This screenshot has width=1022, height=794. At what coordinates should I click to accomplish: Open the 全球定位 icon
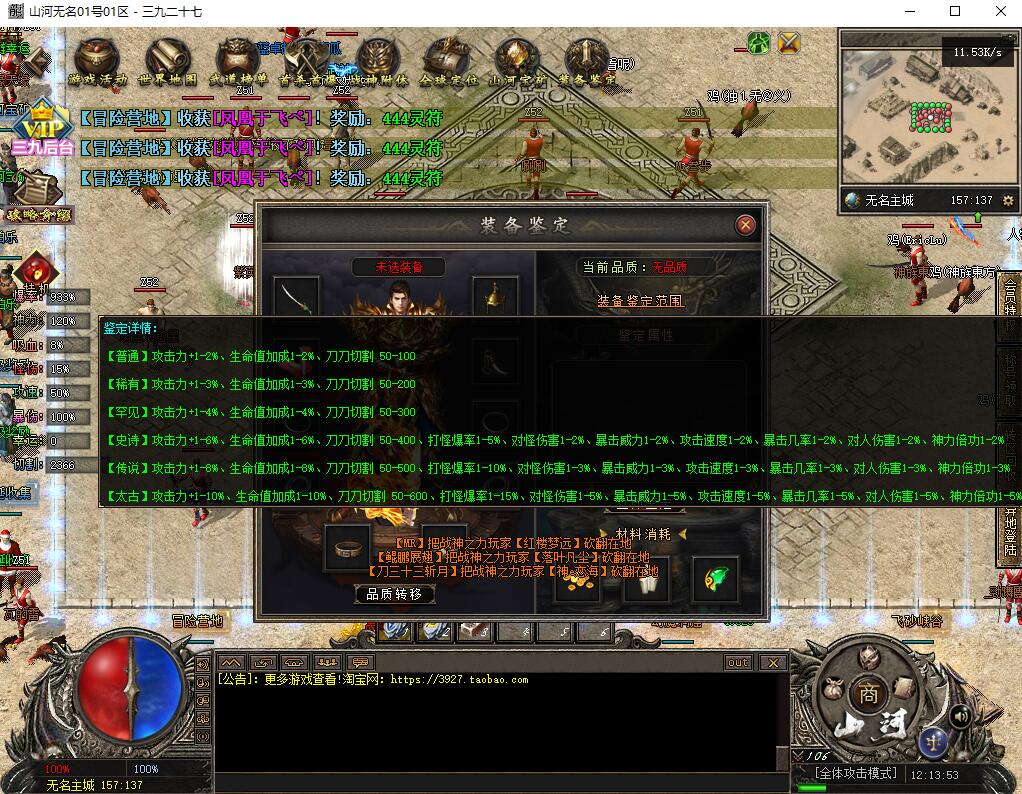(x=448, y=60)
